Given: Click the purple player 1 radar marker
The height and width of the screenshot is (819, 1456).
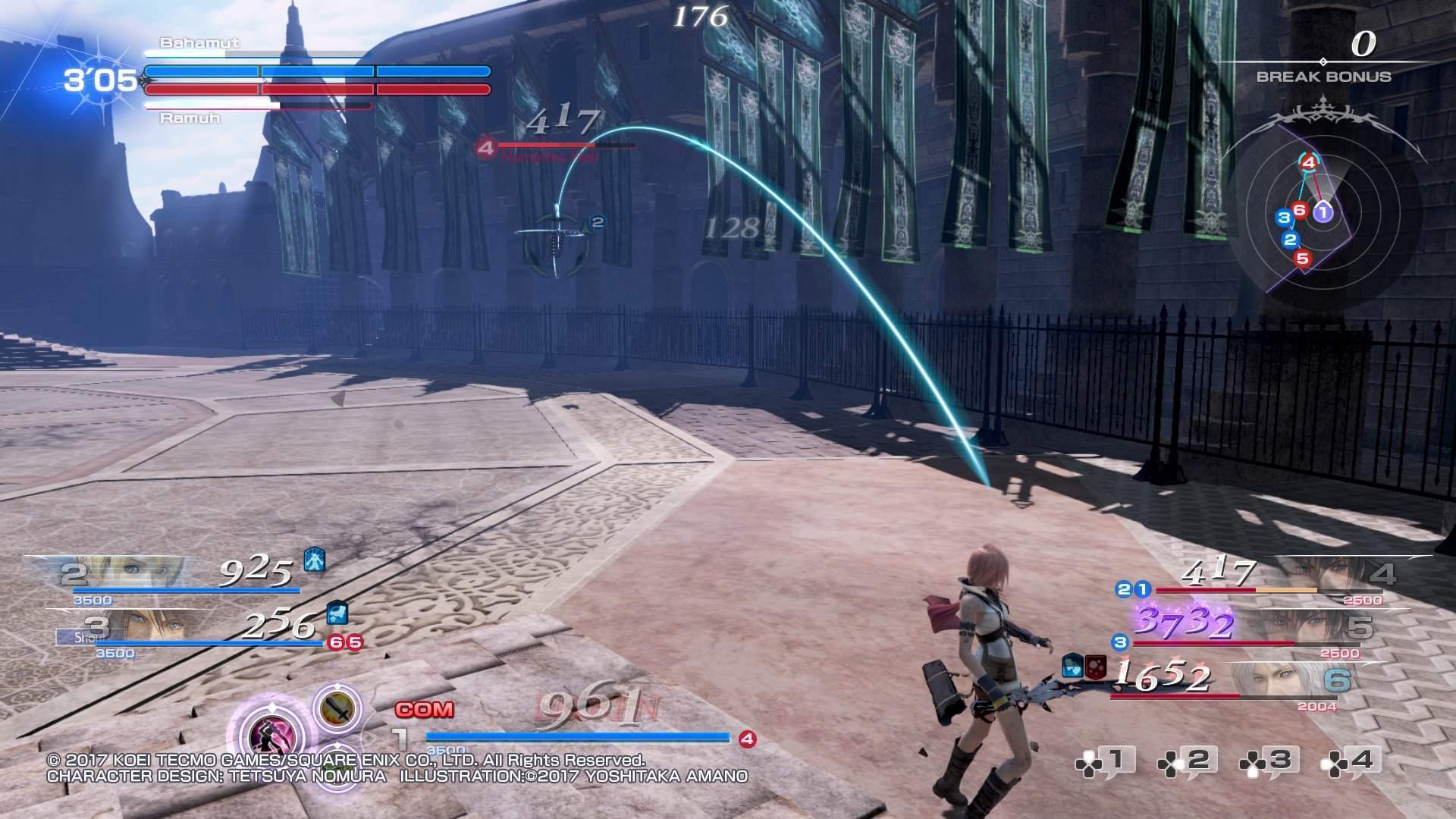Looking at the screenshot, I should [x=1323, y=212].
